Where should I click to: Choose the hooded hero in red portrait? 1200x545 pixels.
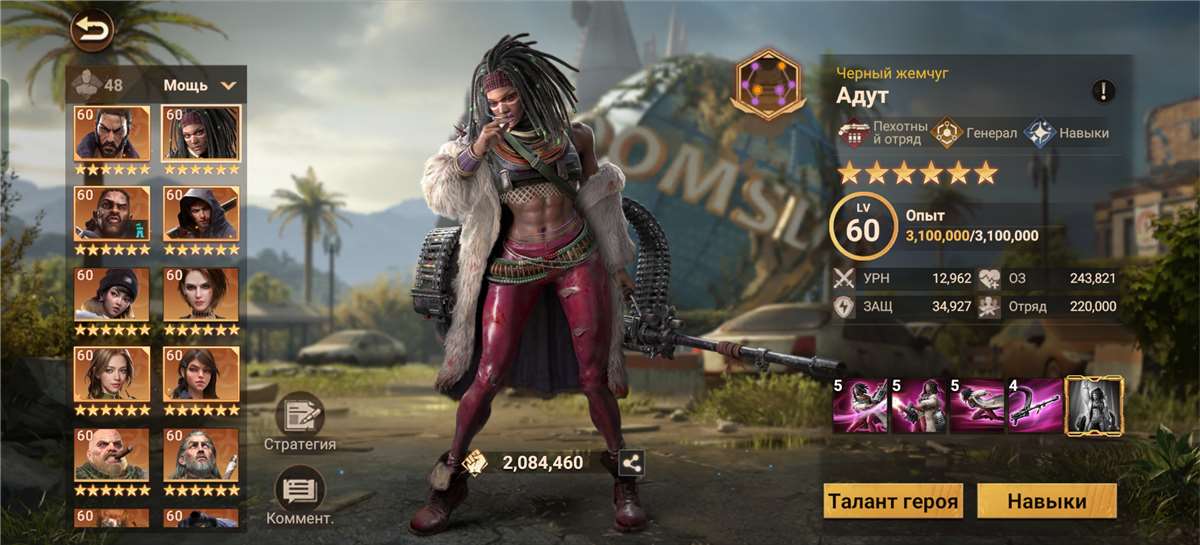click(201, 214)
